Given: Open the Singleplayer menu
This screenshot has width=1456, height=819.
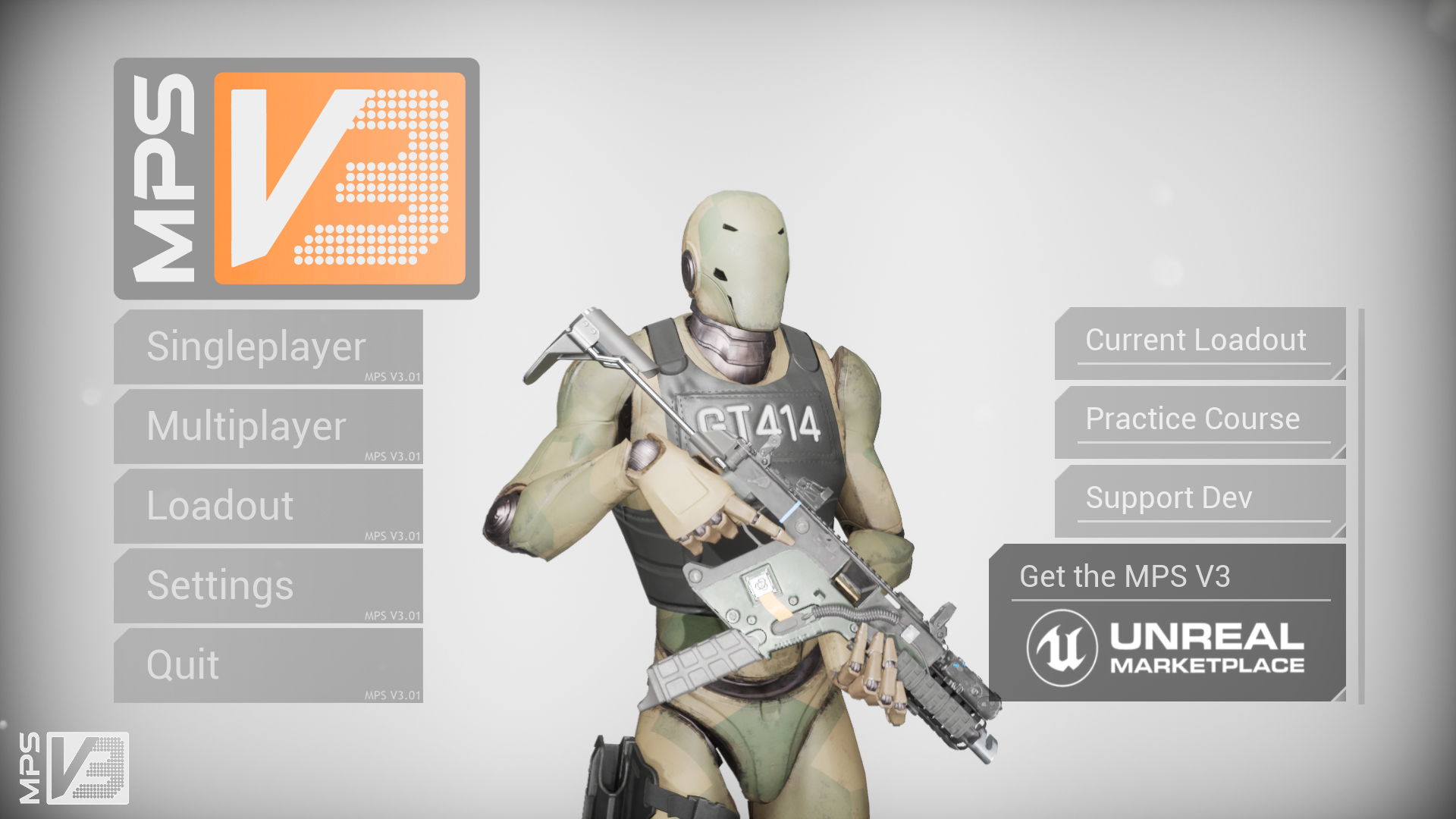Looking at the screenshot, I should coord(268,347).
